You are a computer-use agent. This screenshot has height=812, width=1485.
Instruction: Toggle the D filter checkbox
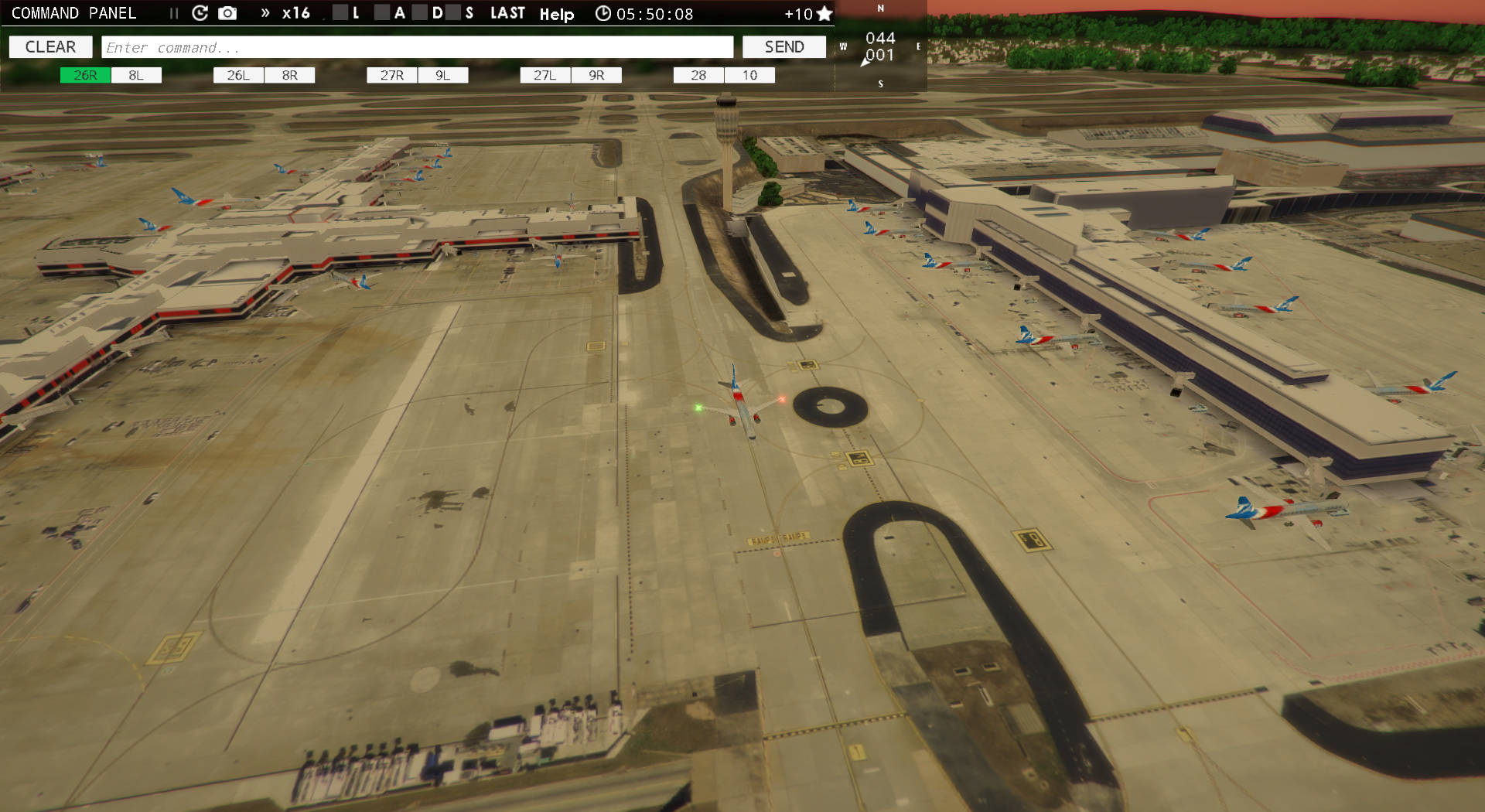pos(418,13)
